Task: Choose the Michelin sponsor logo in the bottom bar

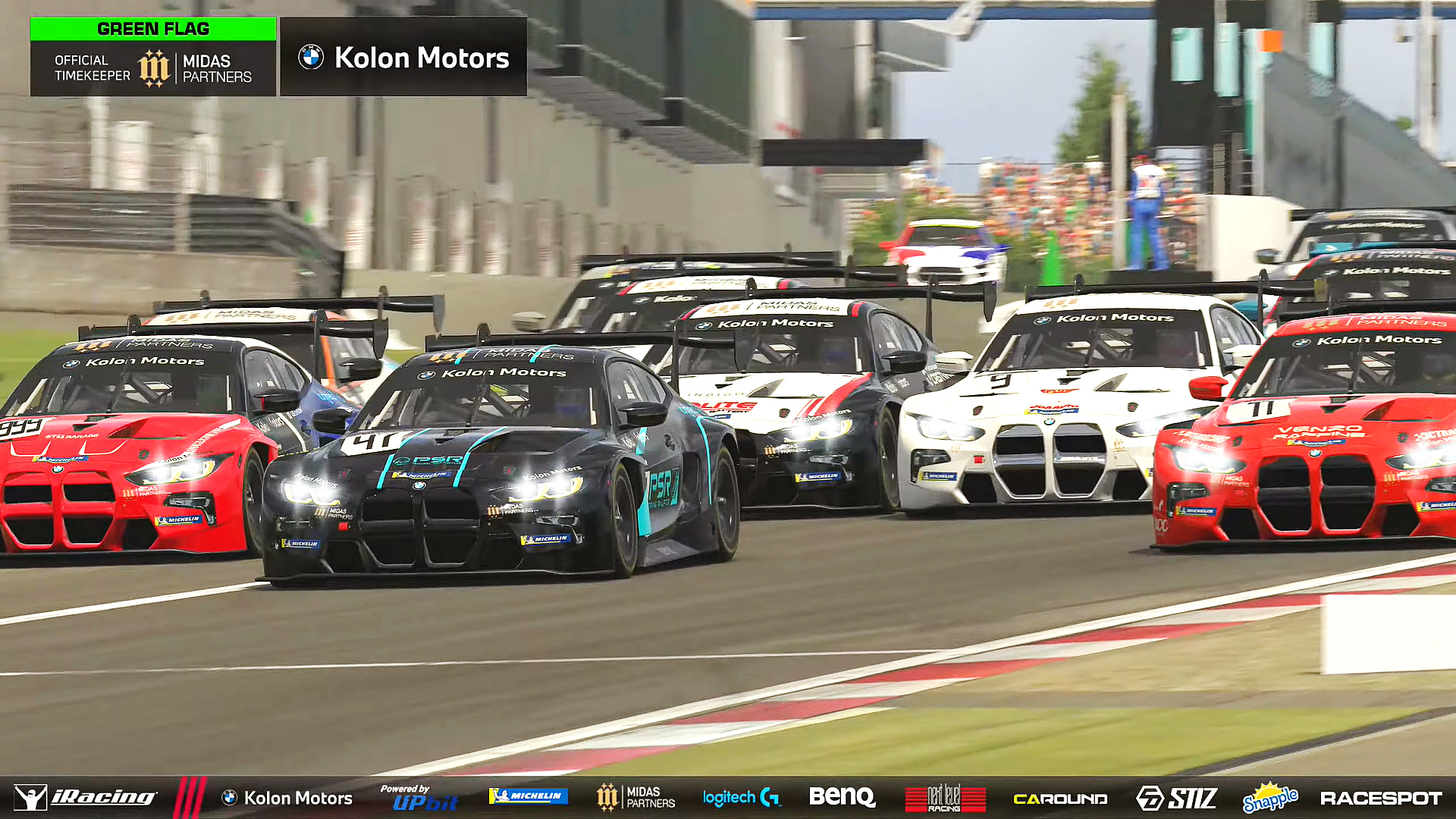Action: tap(529, 796)
